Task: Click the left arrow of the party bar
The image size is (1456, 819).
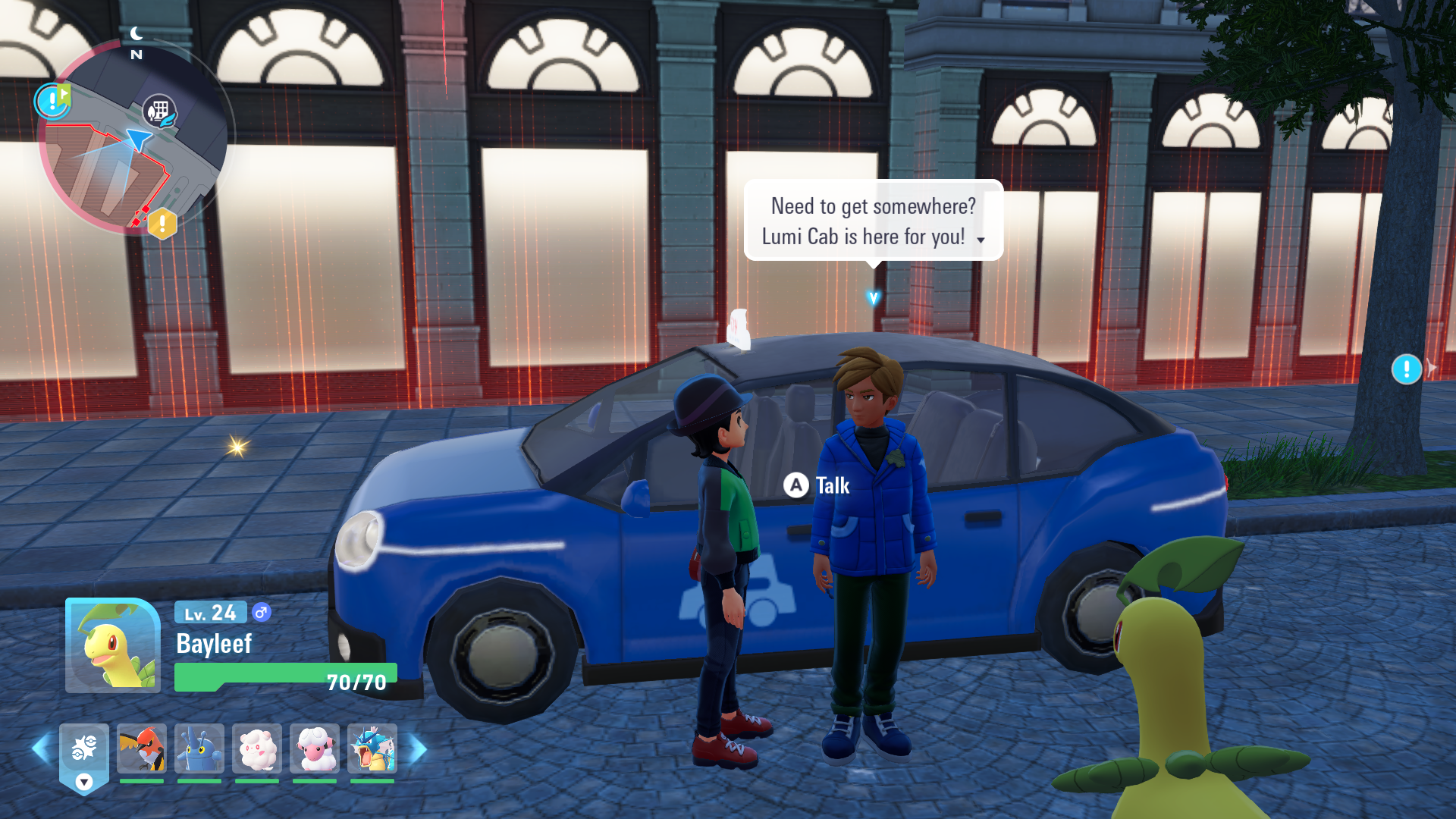Action: click(41, 749)
